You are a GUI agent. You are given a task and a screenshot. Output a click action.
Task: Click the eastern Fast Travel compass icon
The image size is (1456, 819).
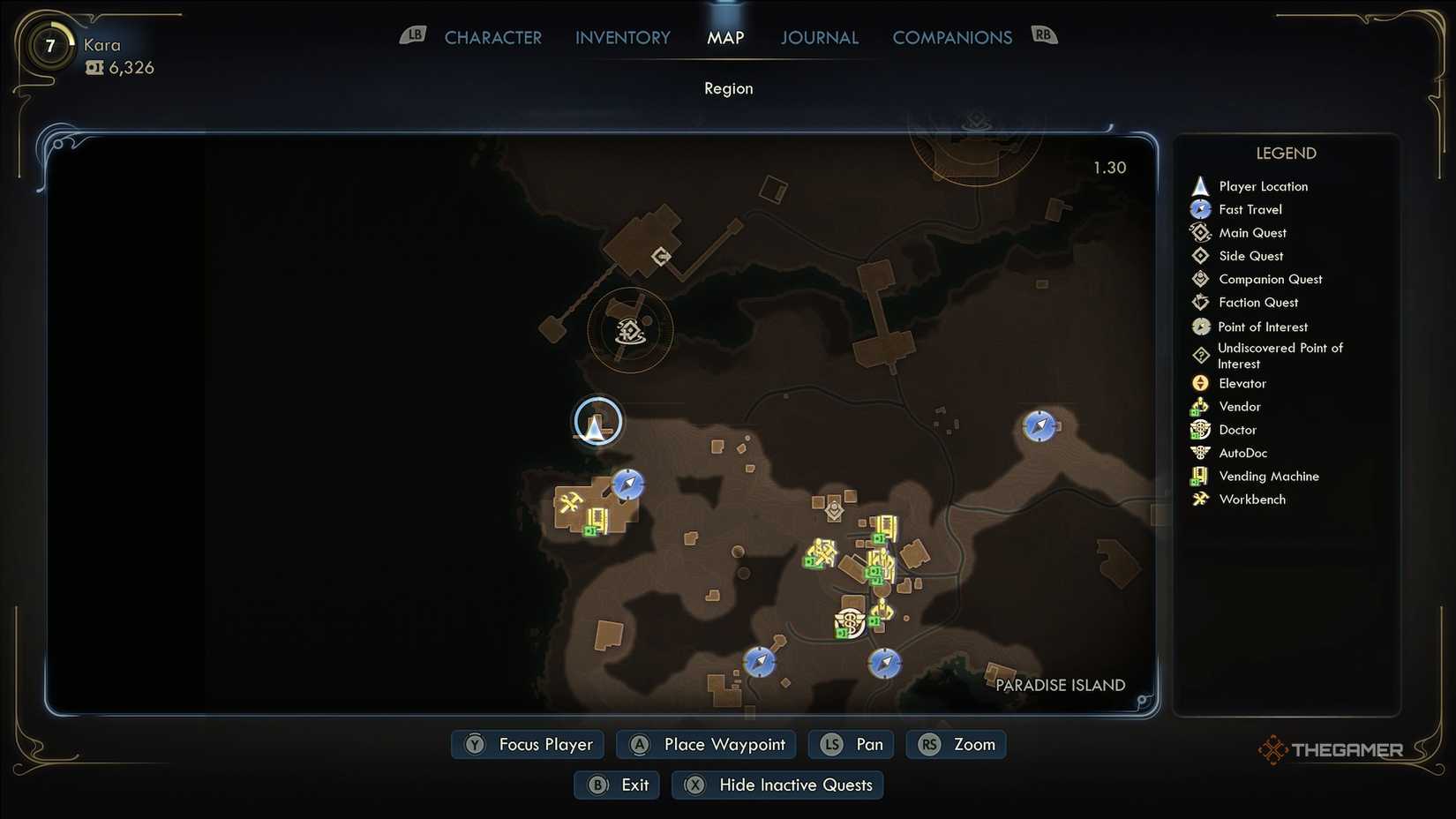tap(1040, 426)
